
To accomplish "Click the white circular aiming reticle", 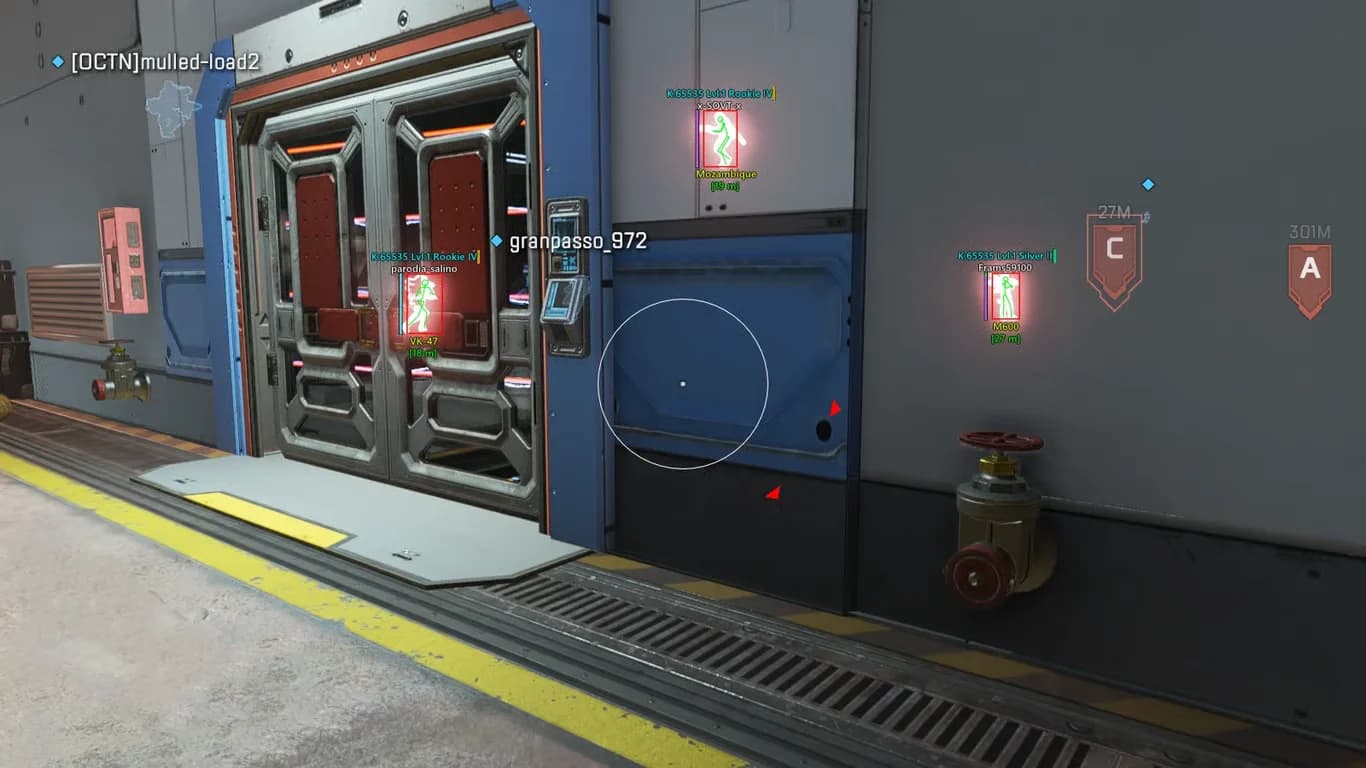I will [682, 383].
